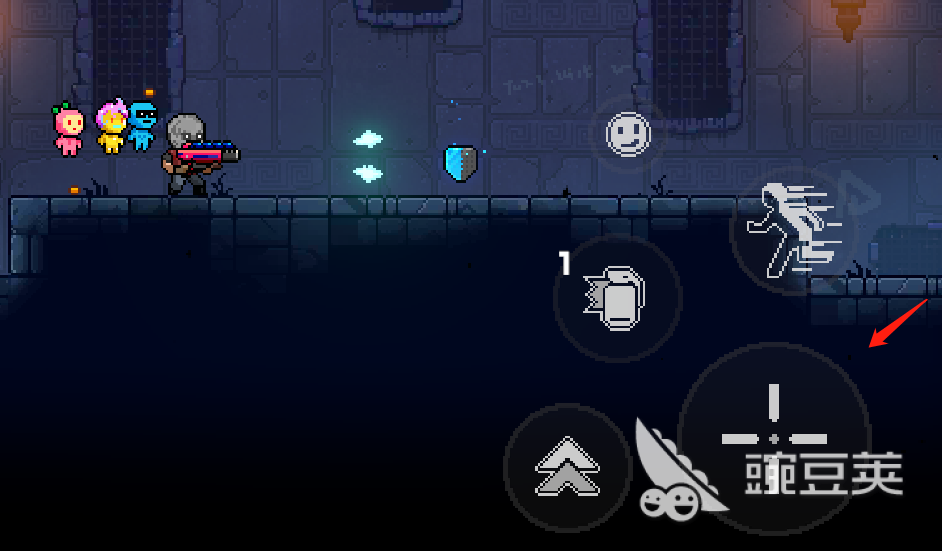Hit the double-arrow jump button
Screen dimensions: 942x551
click(567, 466)
